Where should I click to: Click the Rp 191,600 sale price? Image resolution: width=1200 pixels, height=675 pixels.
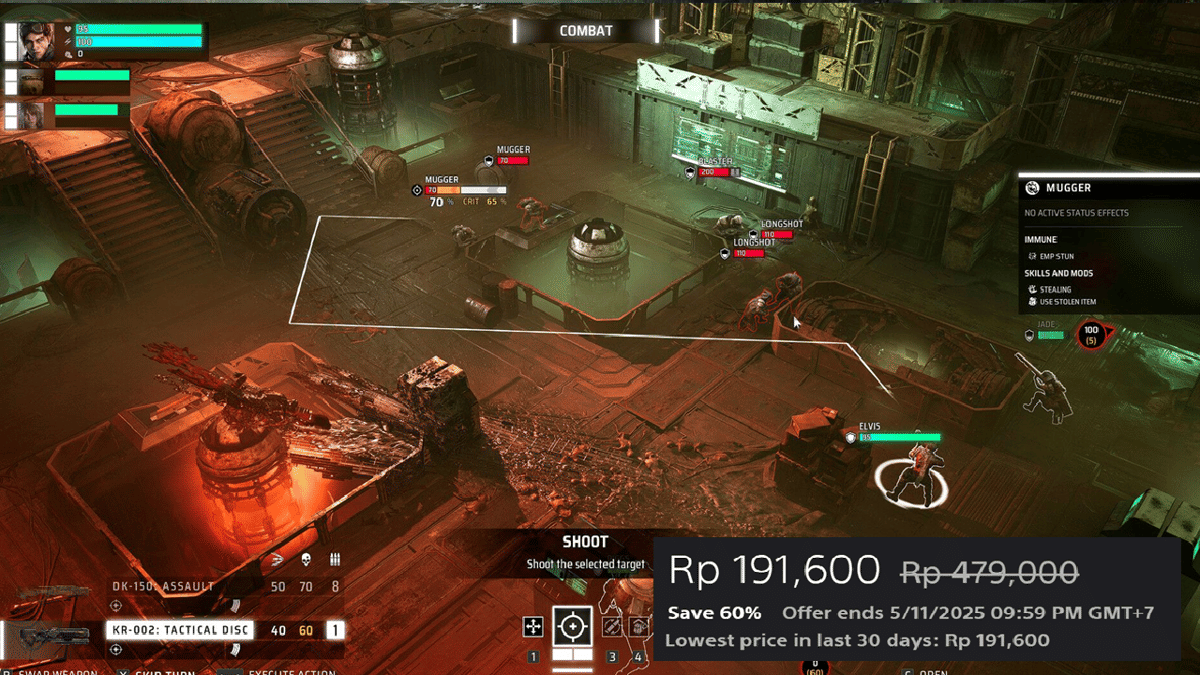775,571
